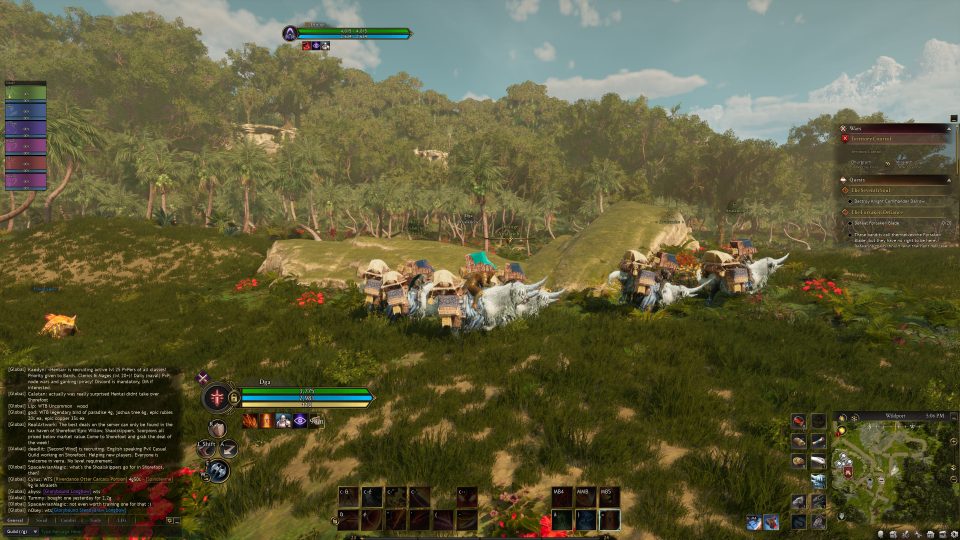Open the General chat tab
Viewport: 960px width, 540px height.
[x=16, y=521]
